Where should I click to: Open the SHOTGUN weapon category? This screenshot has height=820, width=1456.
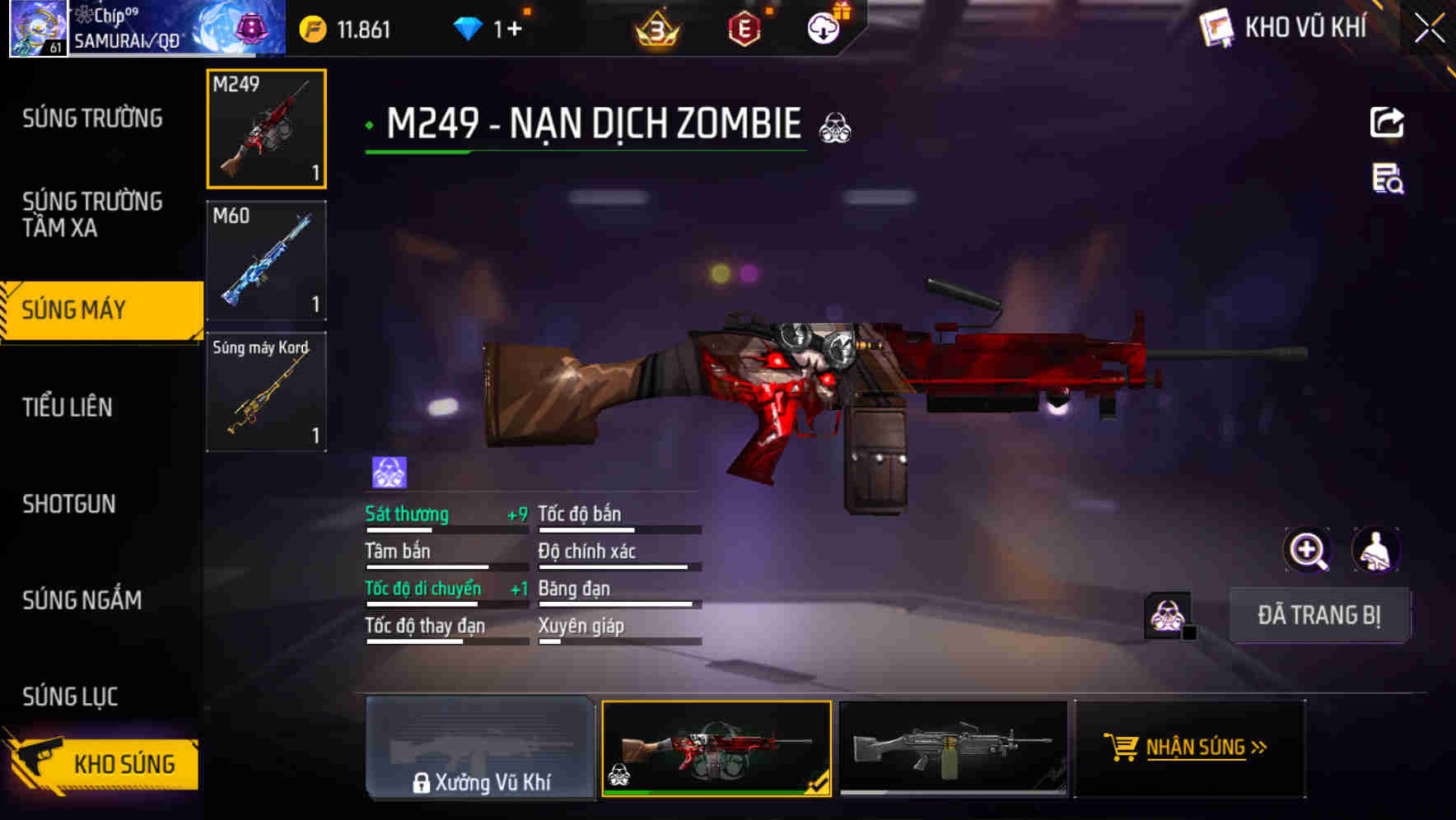click(68, 504)
